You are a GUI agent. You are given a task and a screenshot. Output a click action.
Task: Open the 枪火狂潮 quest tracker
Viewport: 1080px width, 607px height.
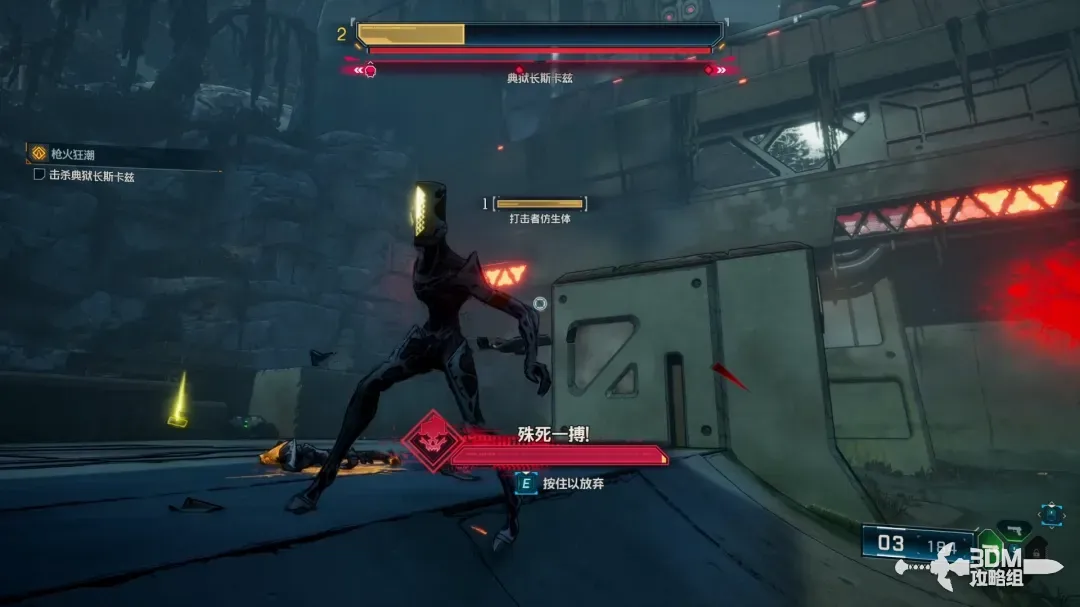[70, 153]
